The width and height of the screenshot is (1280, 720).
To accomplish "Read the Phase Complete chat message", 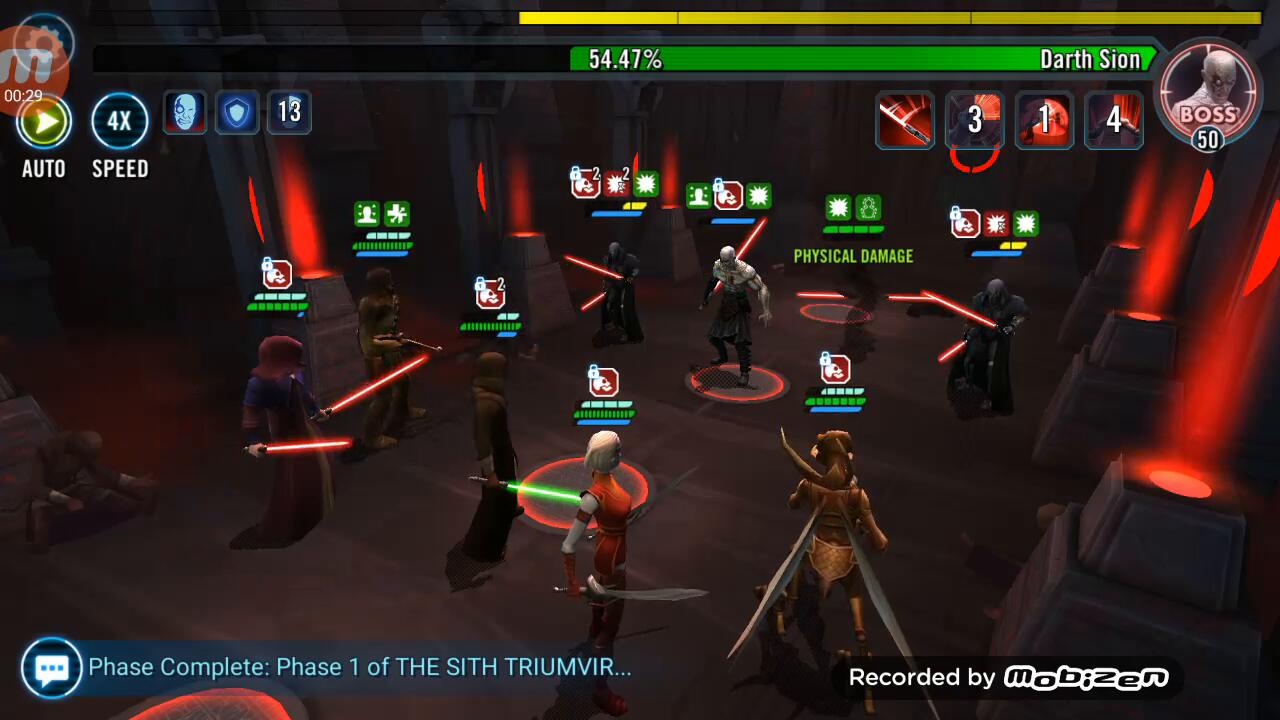I will (360, 667).
